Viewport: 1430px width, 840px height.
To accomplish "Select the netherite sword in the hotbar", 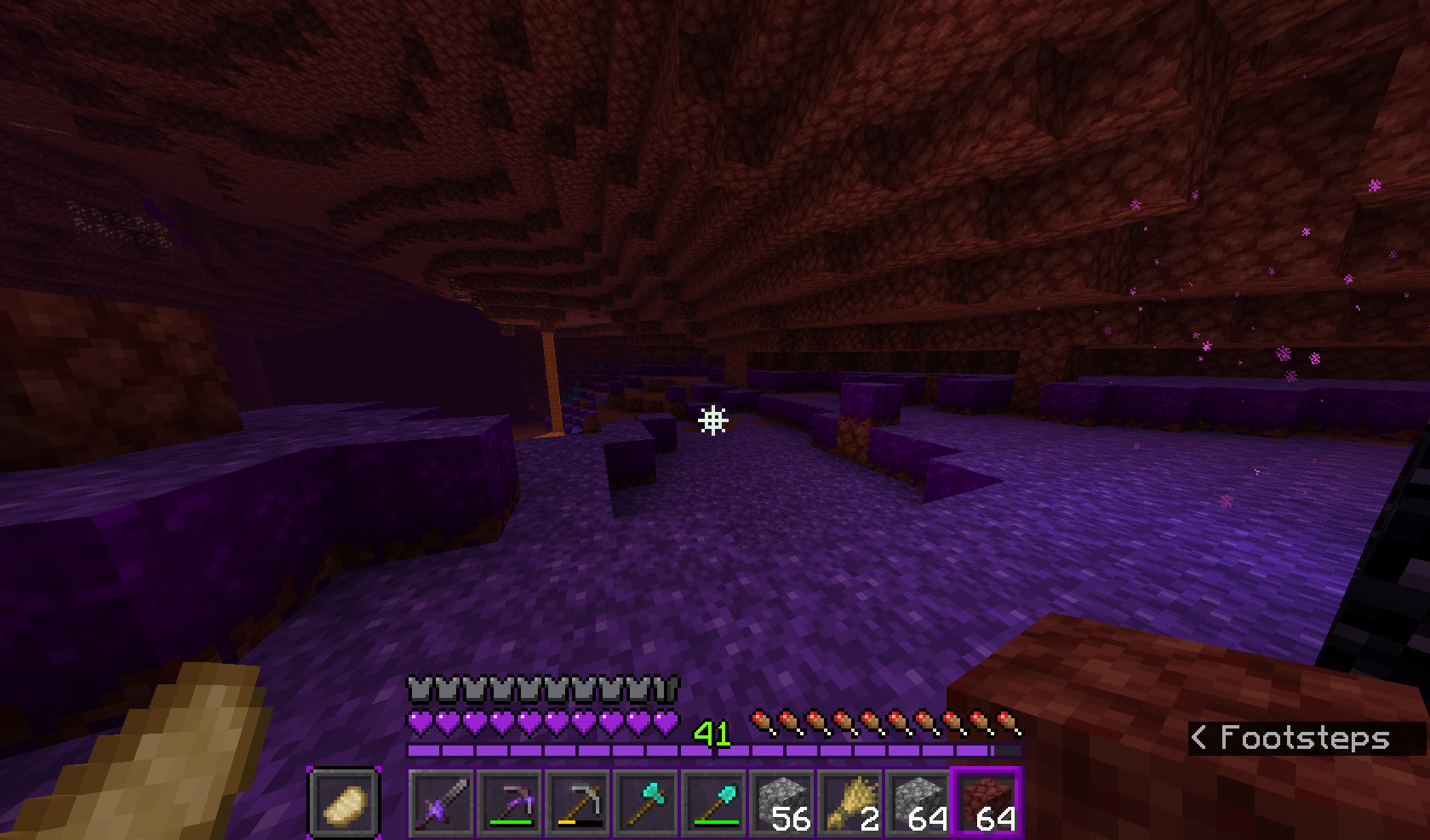I will (x=443, y=802).
